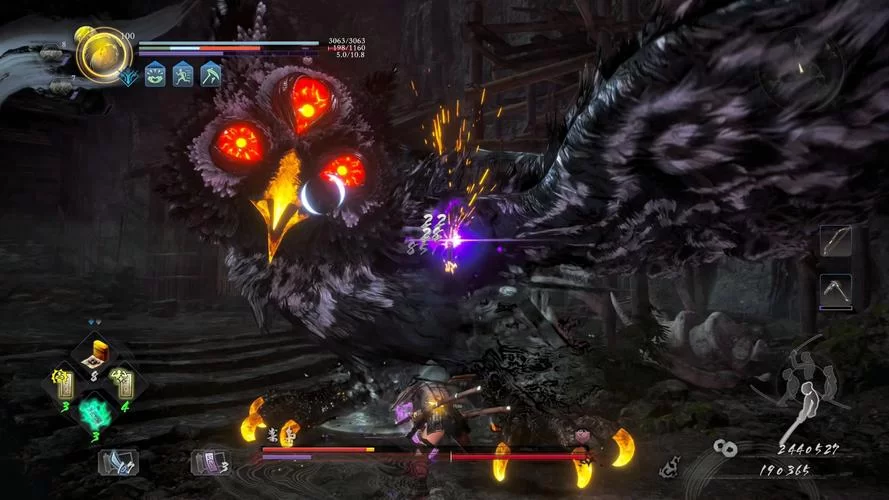Click the laughing mask buff icon
The height and width of the screenshot is (500, 889).
pos(155,74)
